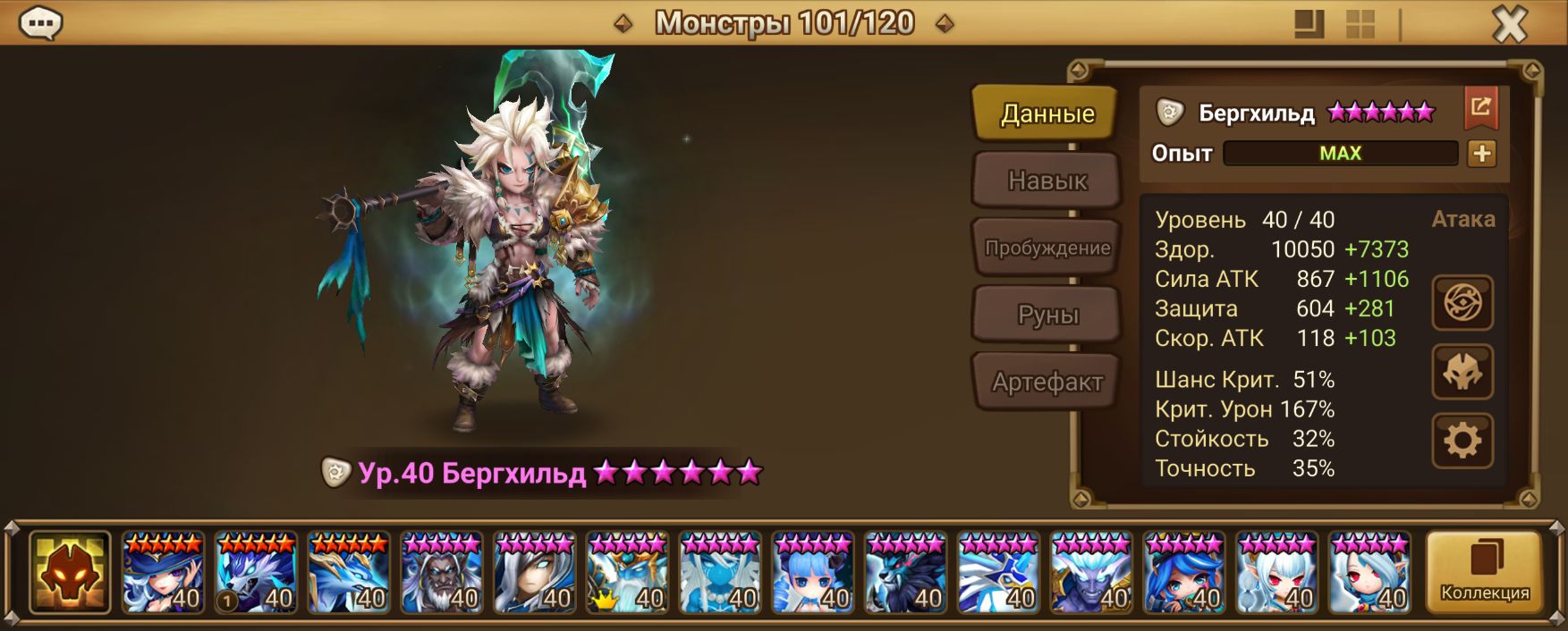Click the orange demon mask filter icon

pos(70,572)
